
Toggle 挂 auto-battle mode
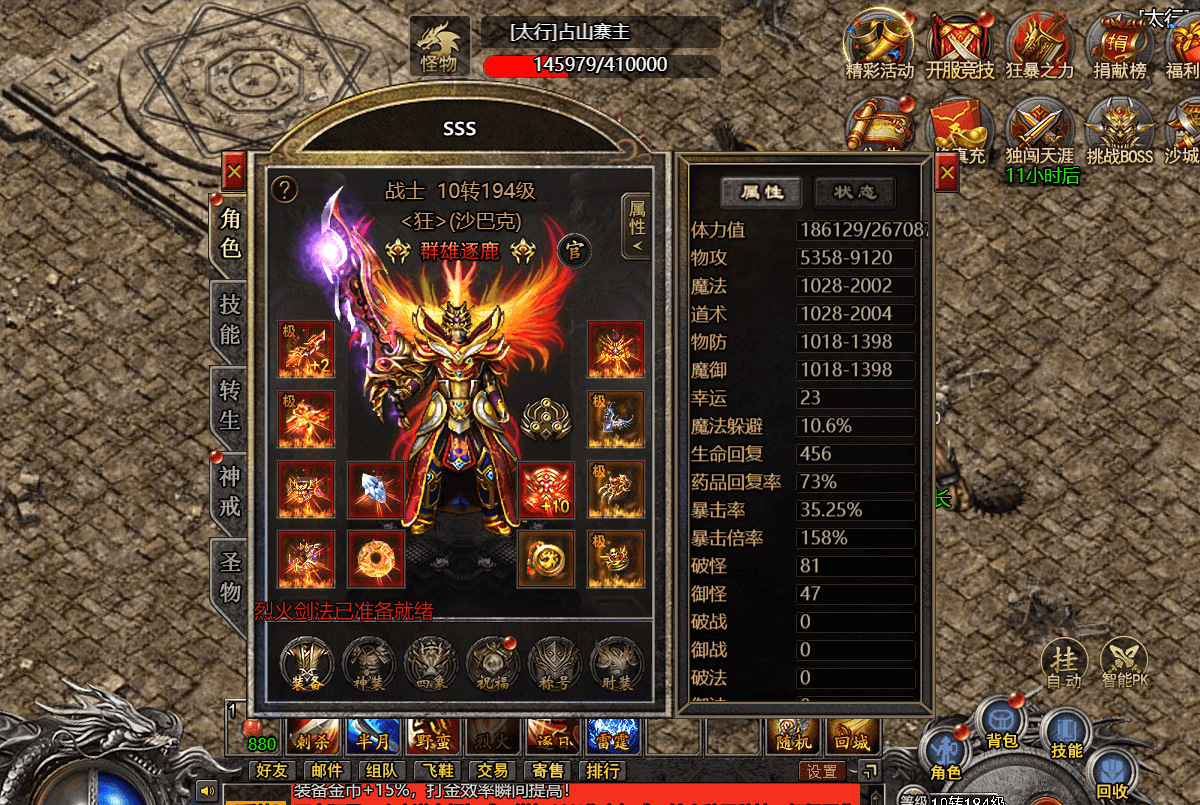tap(1064, 664)
